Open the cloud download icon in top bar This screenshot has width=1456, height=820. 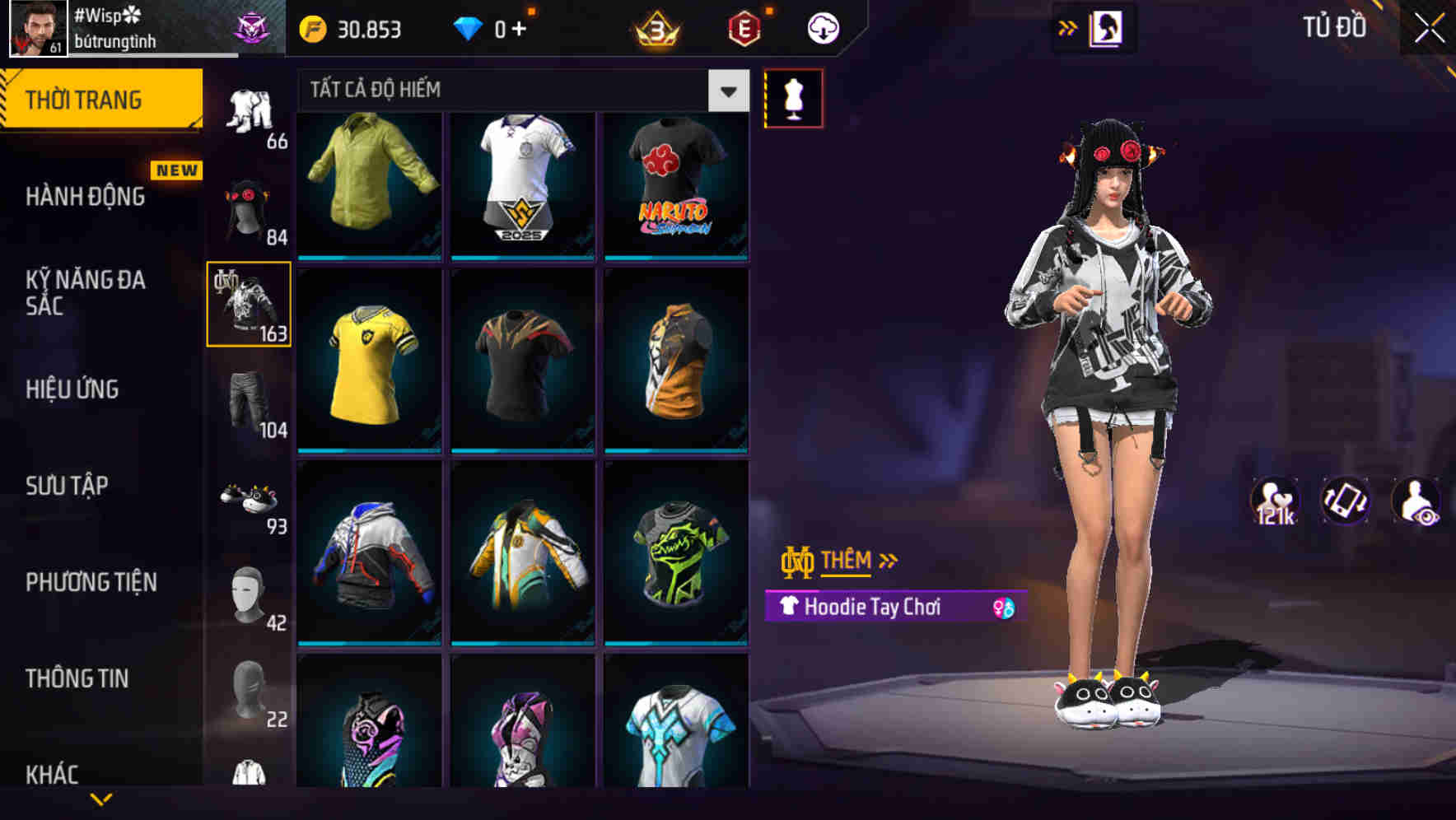click(x=823, y=27)
